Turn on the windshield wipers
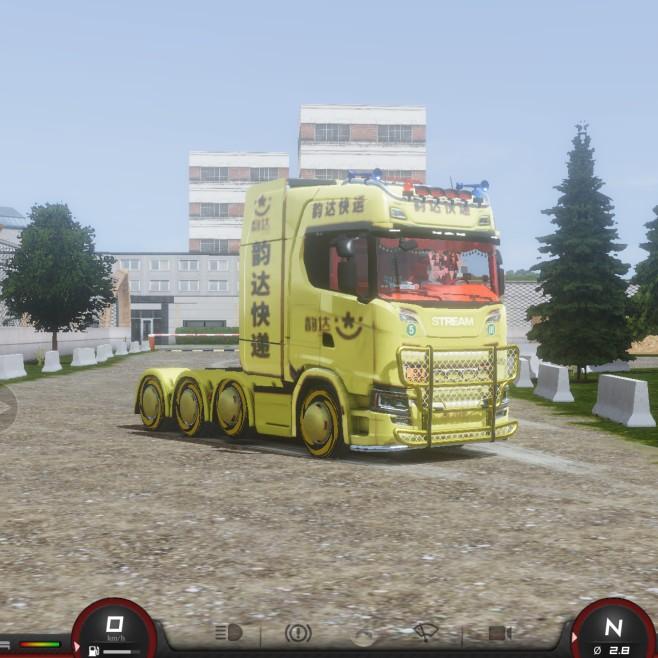The width and height of the screenshot is (658, 658). [x=427, y=632]
